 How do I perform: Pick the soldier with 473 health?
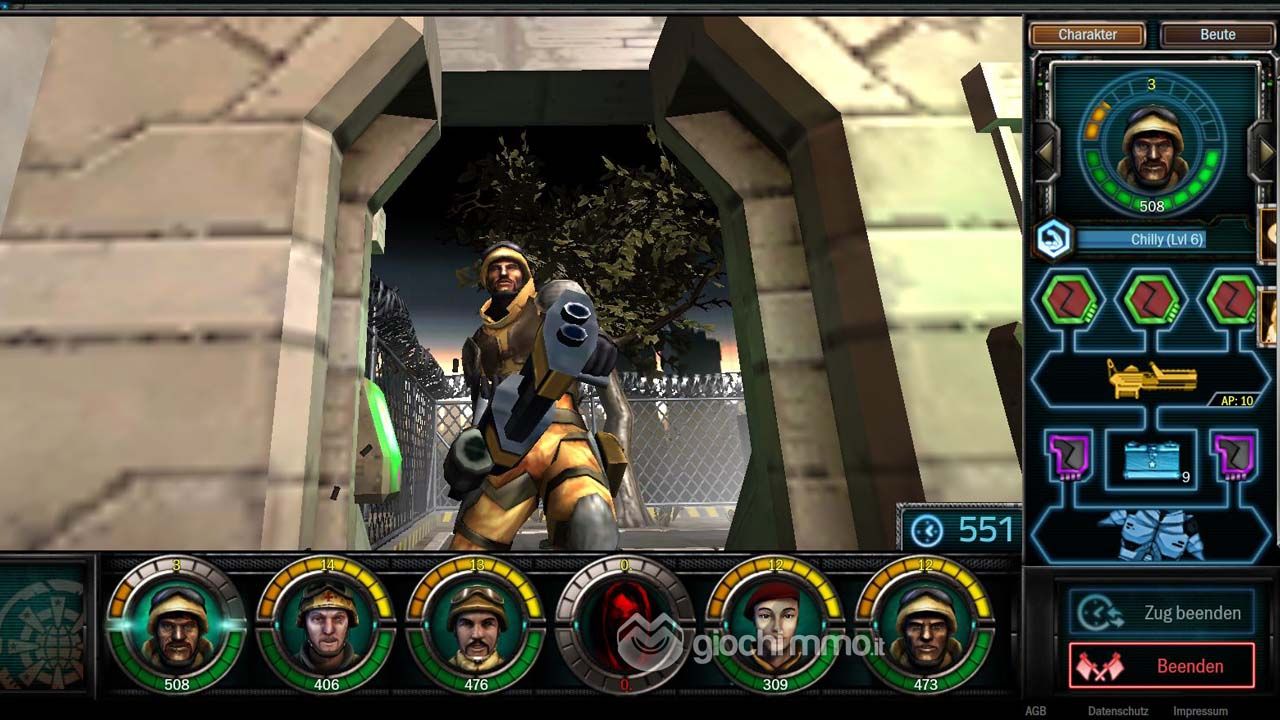(925, 625)
